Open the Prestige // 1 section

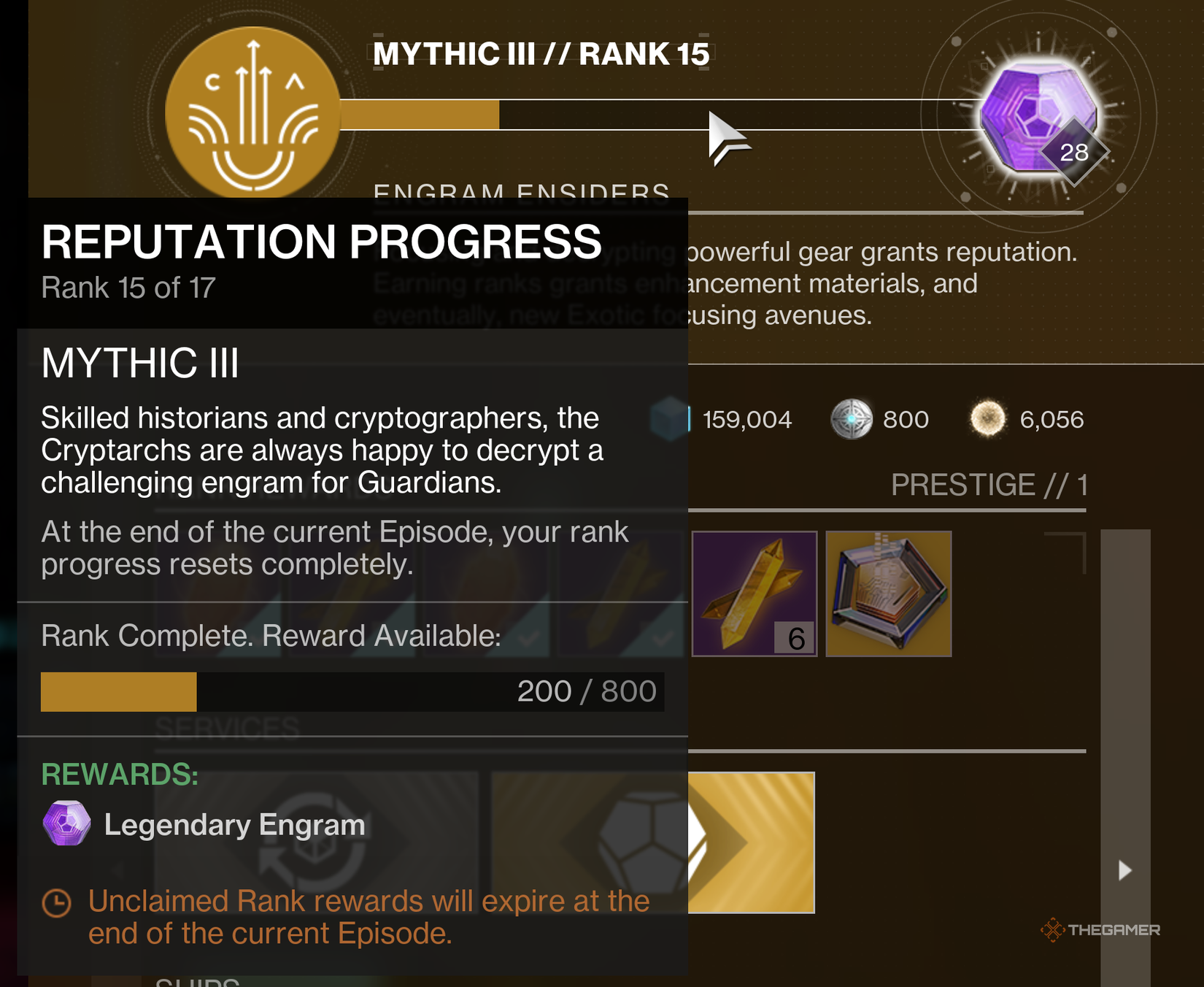(x=987, y=483)
